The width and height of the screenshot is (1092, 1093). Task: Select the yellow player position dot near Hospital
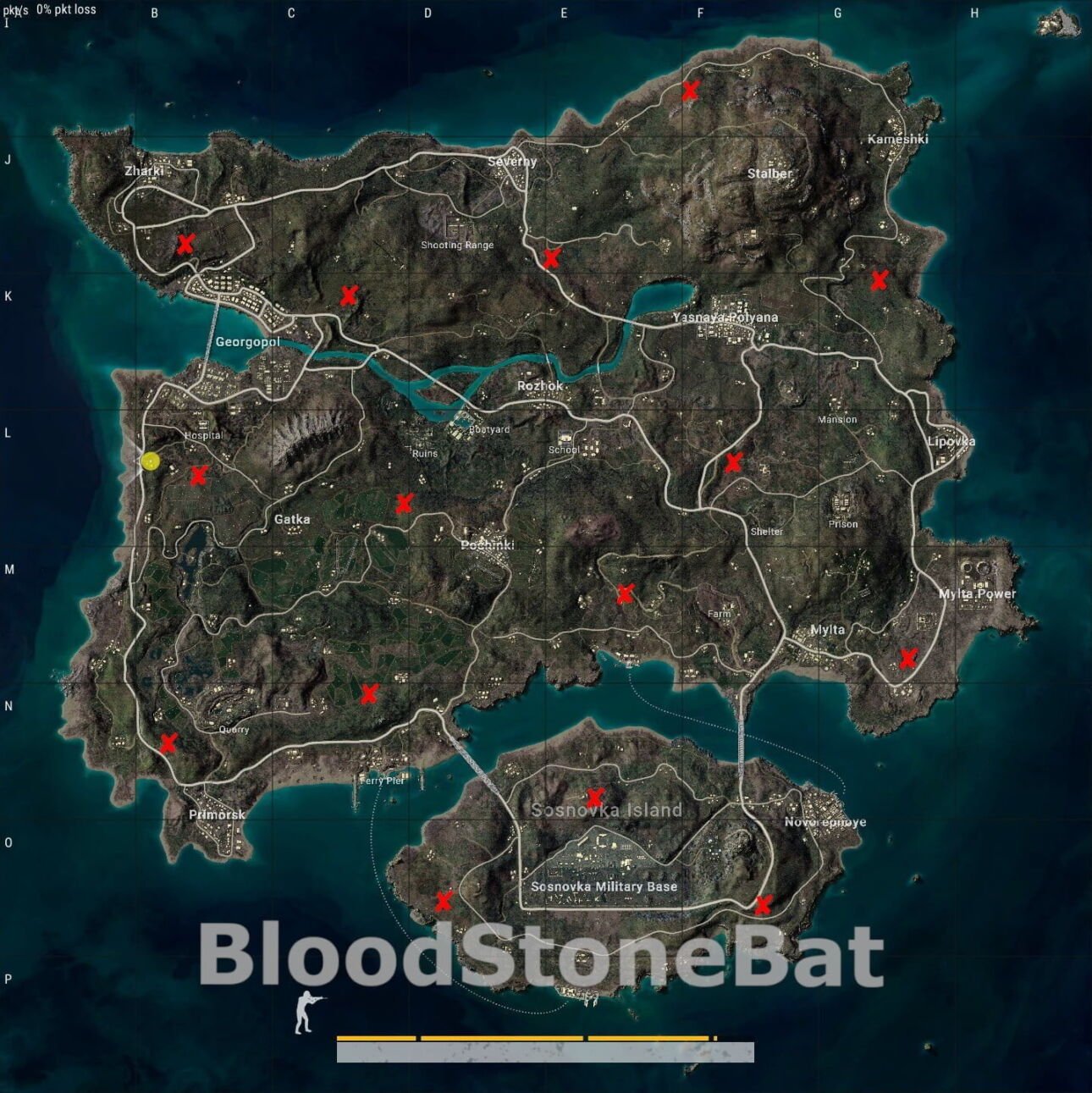149,463
